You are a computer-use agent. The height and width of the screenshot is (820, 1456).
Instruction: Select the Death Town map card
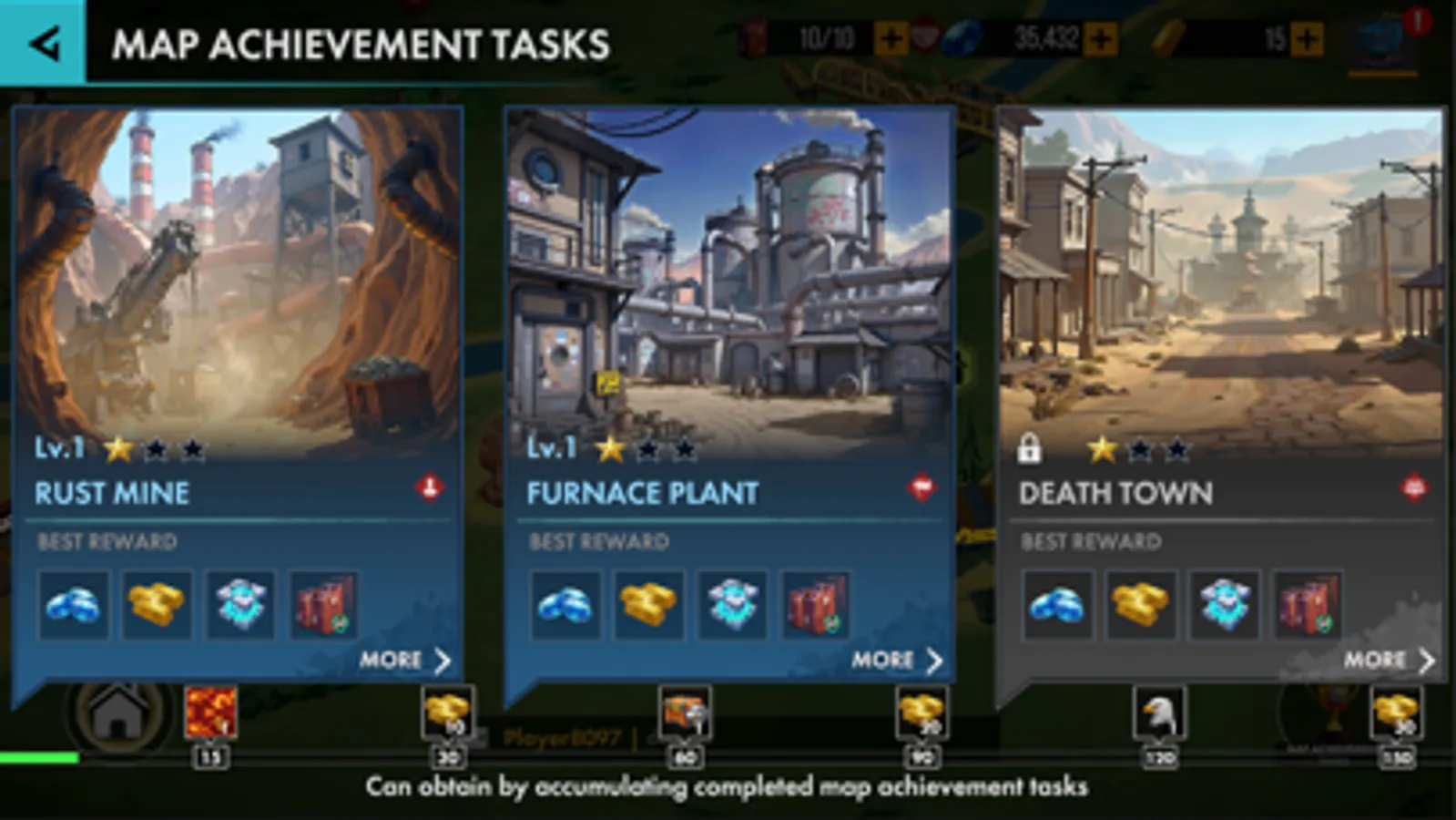coord(1225,273)
